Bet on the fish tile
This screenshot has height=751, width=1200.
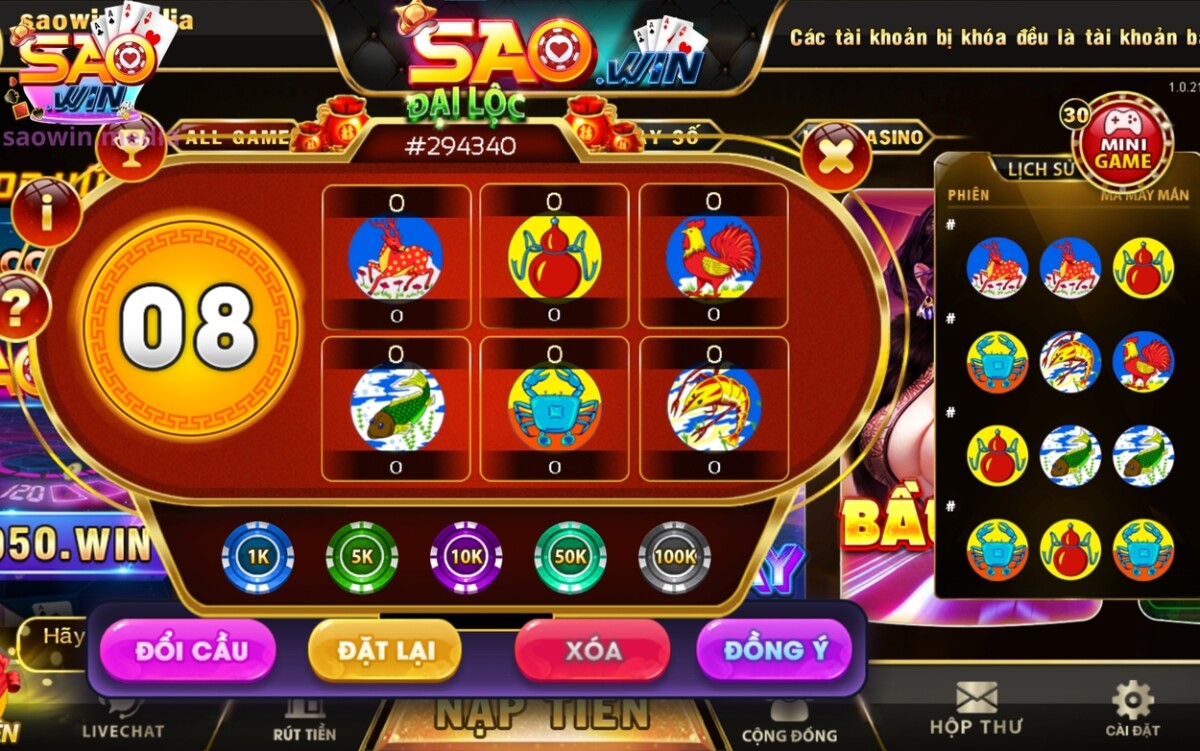click(x=396, y=408)
